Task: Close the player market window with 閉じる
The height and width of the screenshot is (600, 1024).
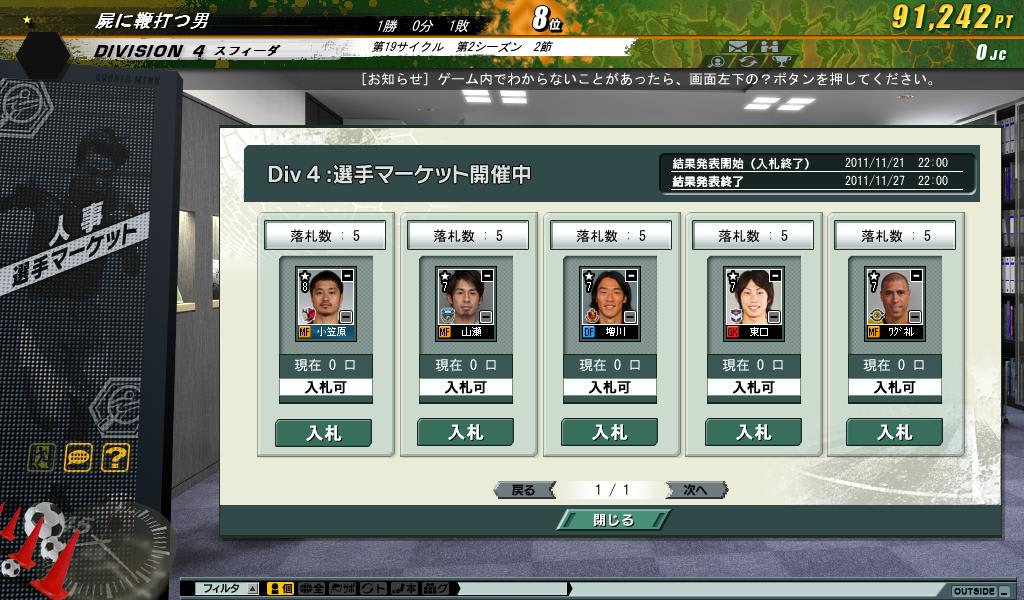Action: coord(612,520)
